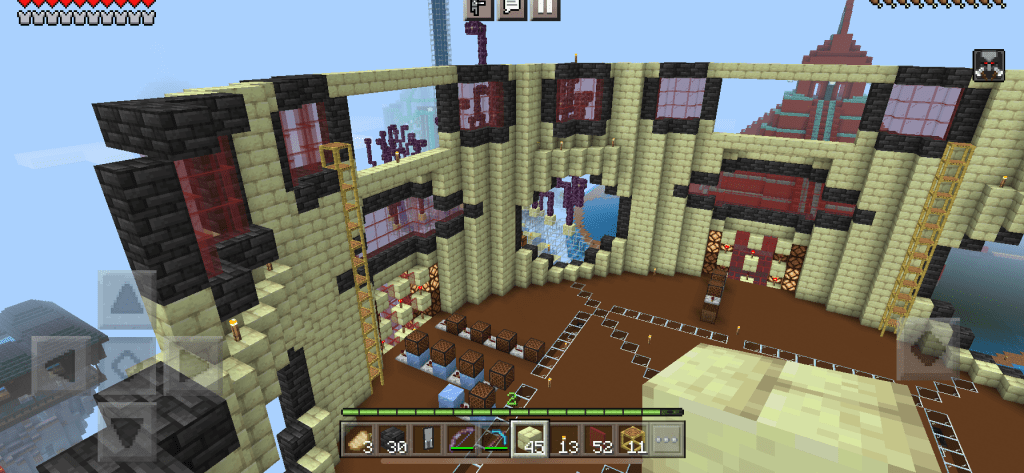The height and width of the screenshot is (473, 1024).
Task: Tap the jump button
Action: pos(927,350)
